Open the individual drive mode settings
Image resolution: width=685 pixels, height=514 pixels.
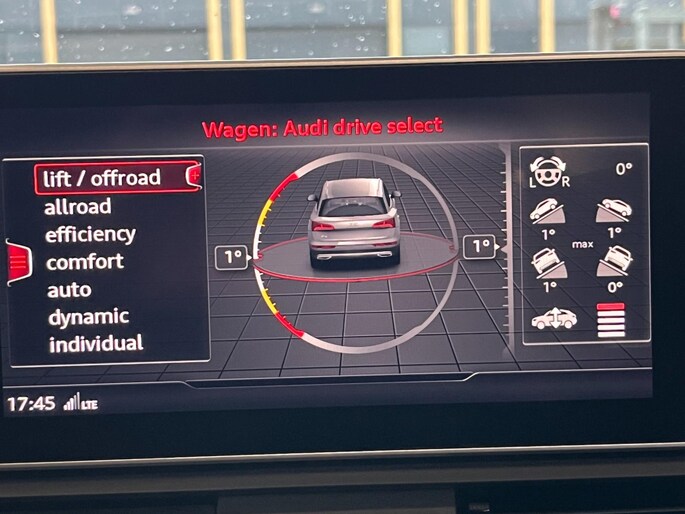coord(95,344)
